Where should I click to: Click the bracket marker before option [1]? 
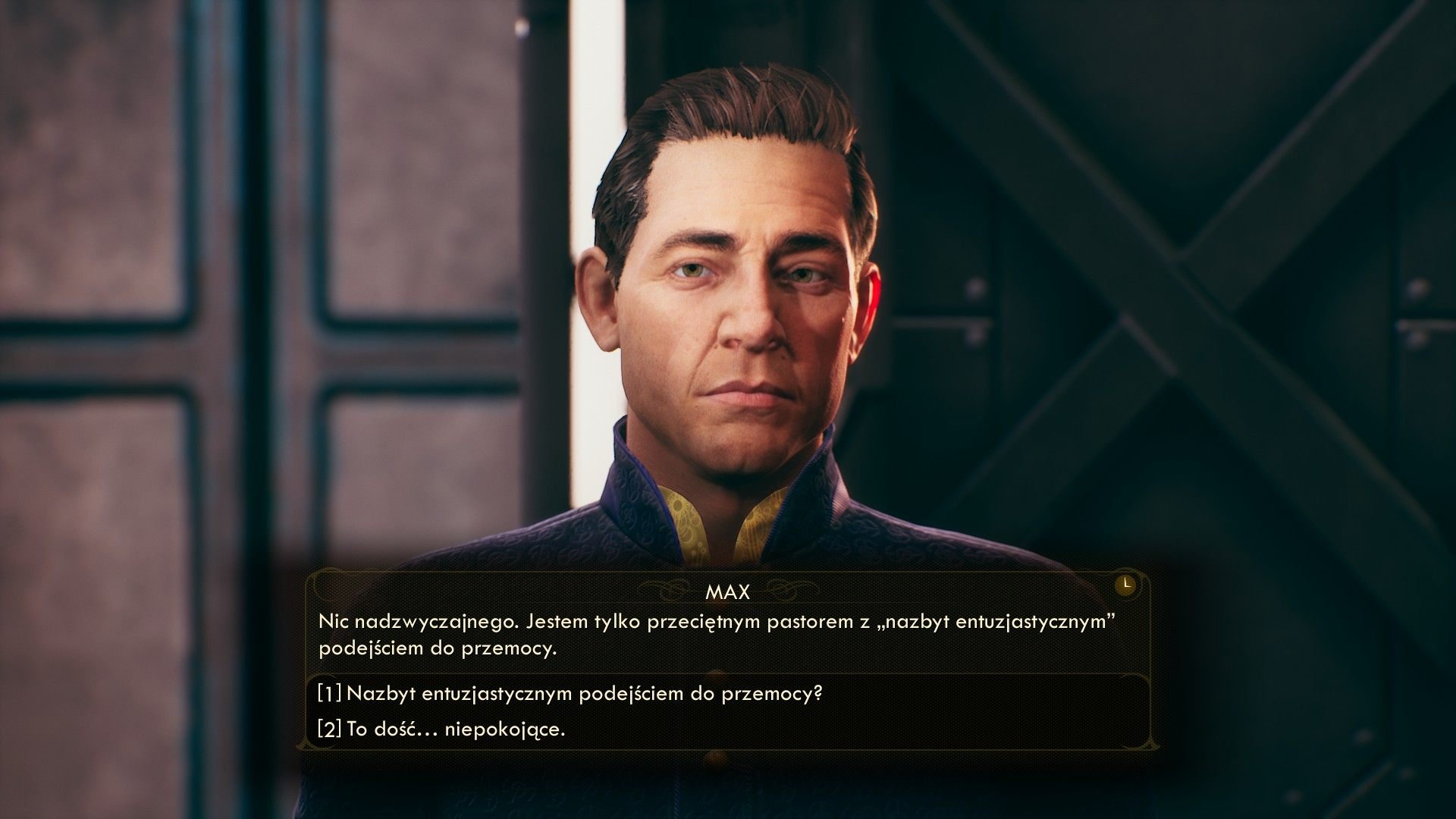click(327, 692)
